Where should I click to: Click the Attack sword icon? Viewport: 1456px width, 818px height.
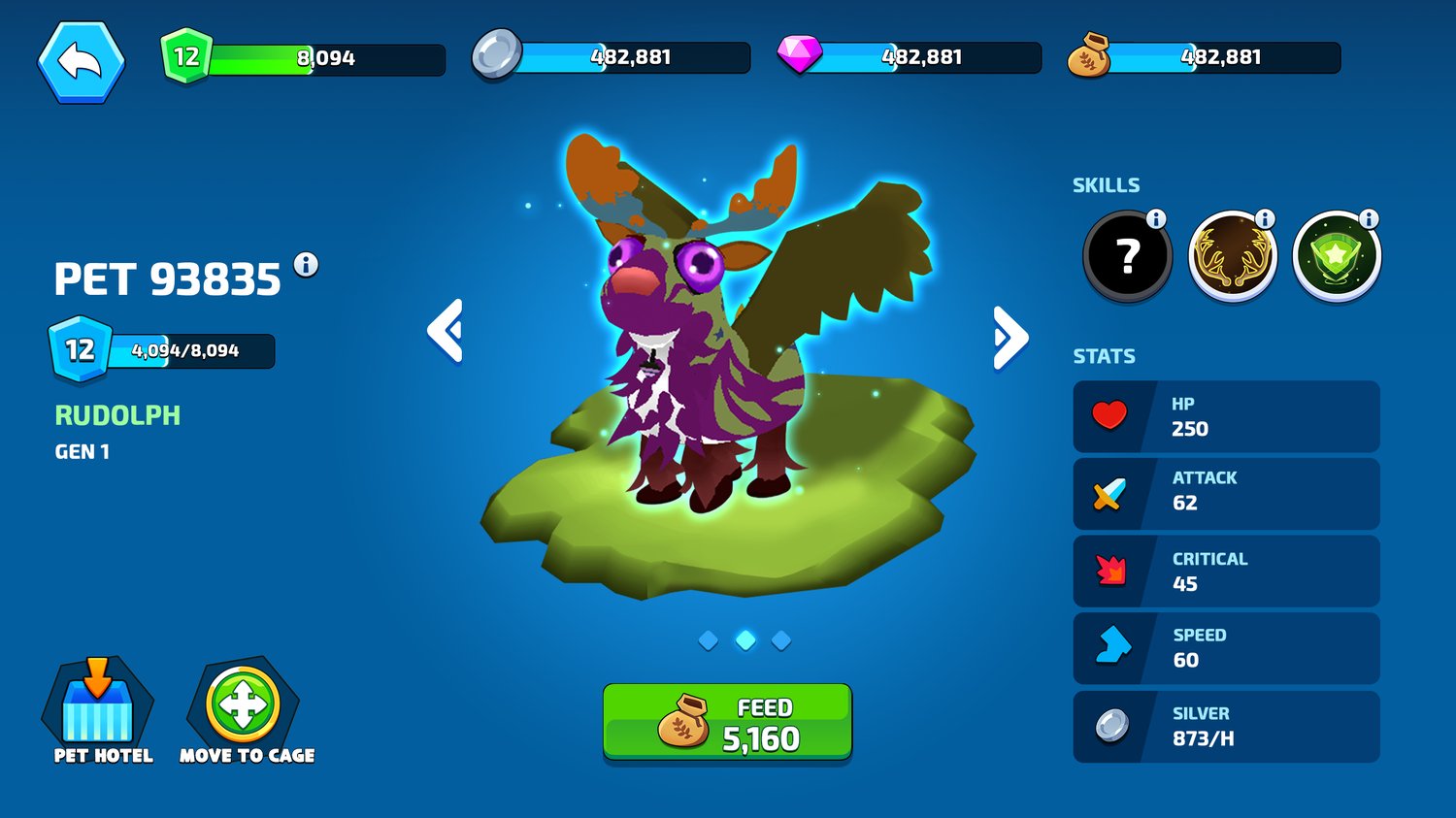tap(1109, 494)
